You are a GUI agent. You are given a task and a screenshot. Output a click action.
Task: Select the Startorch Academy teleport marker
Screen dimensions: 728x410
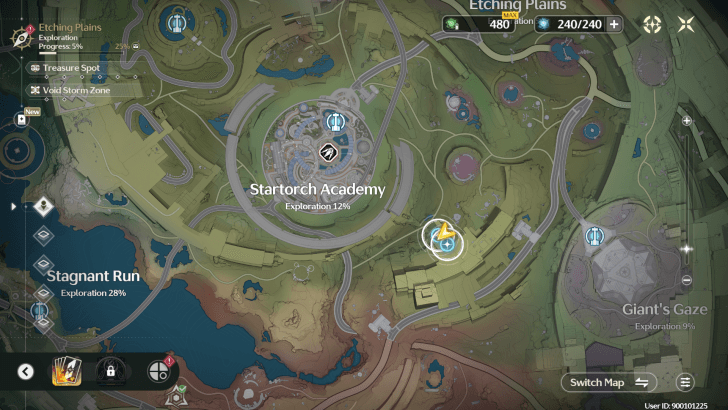tap(335, 122)
